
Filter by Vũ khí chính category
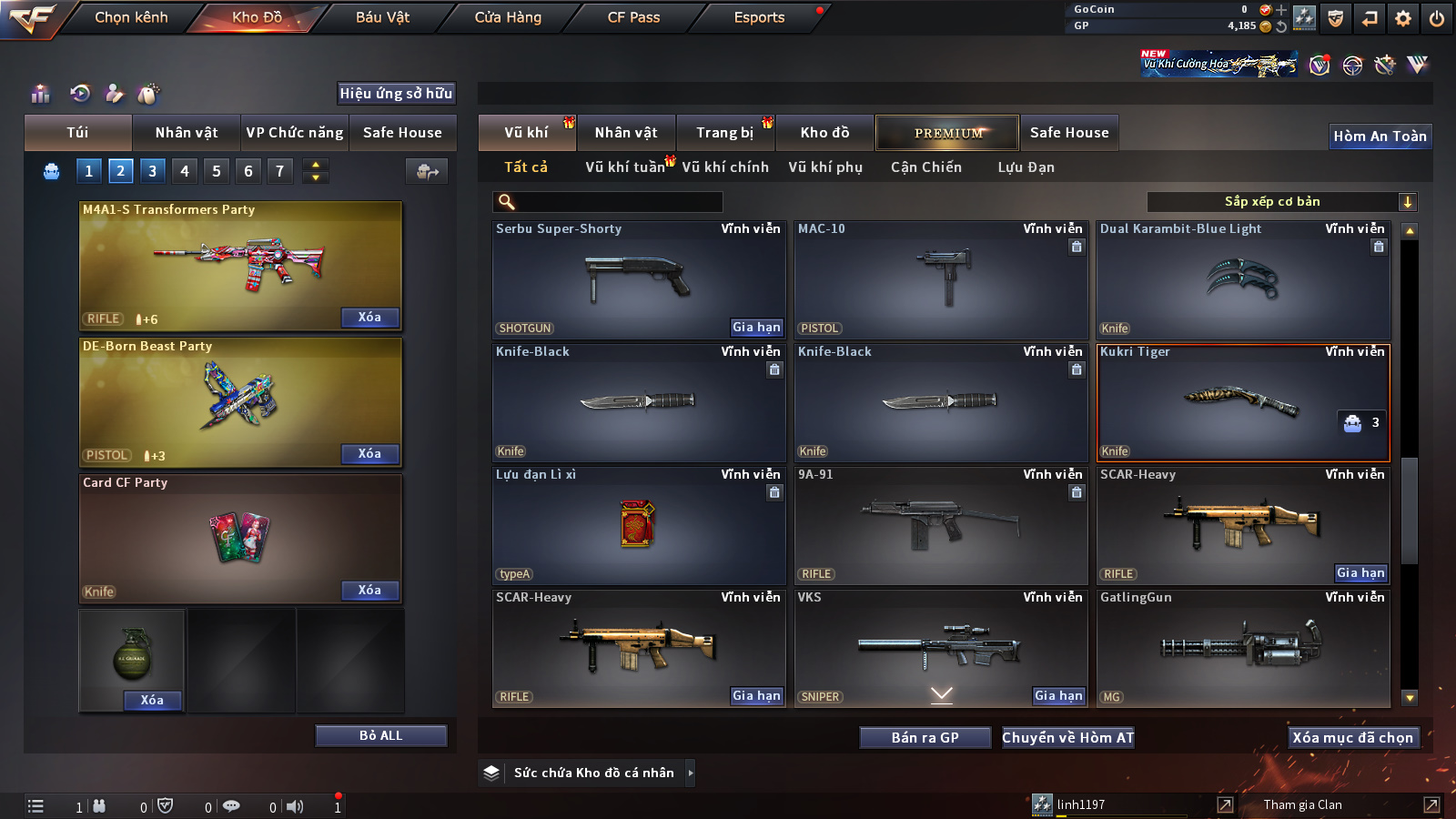[725, 167]
